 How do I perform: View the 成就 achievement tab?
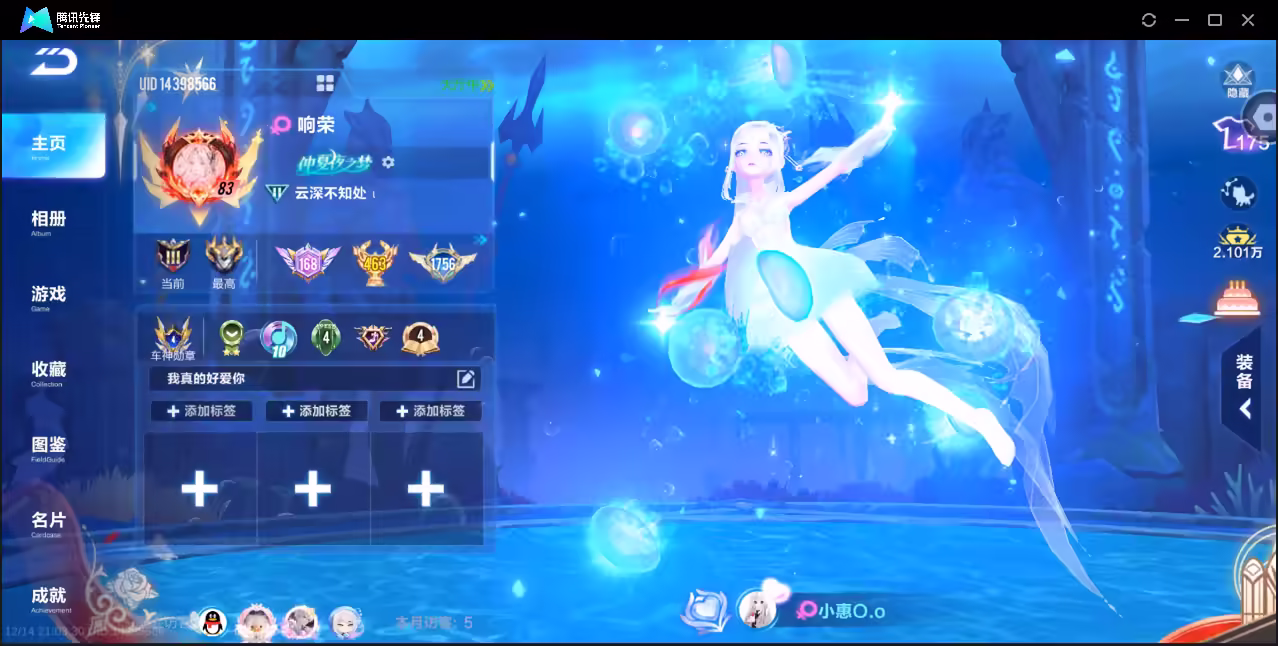[48, 598]
